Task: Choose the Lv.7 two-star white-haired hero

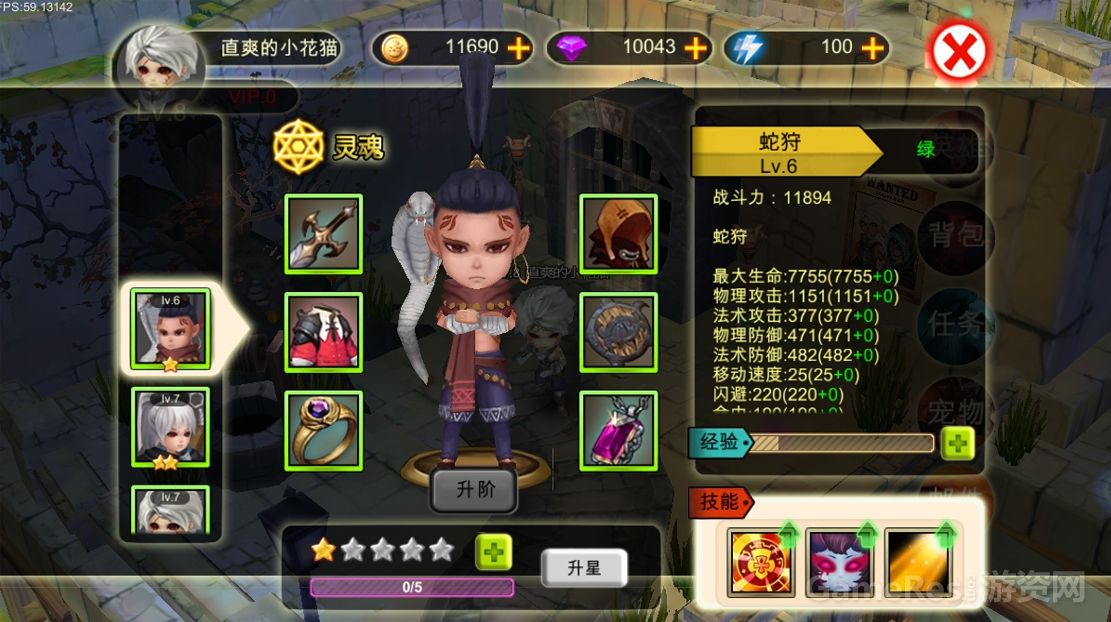Action: pyautogui.click(x=170, y=427)
